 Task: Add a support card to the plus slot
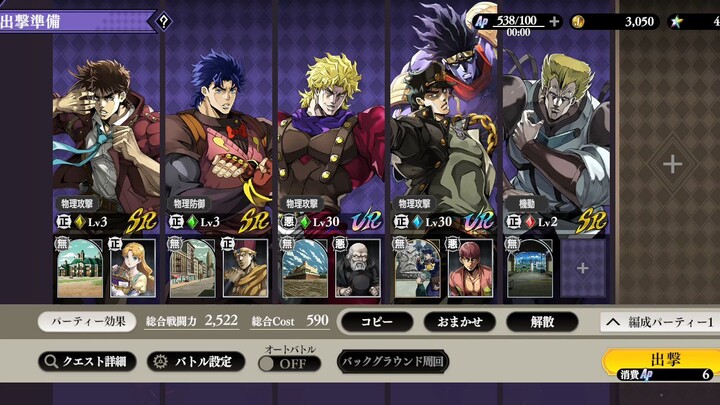pos(582,269)
